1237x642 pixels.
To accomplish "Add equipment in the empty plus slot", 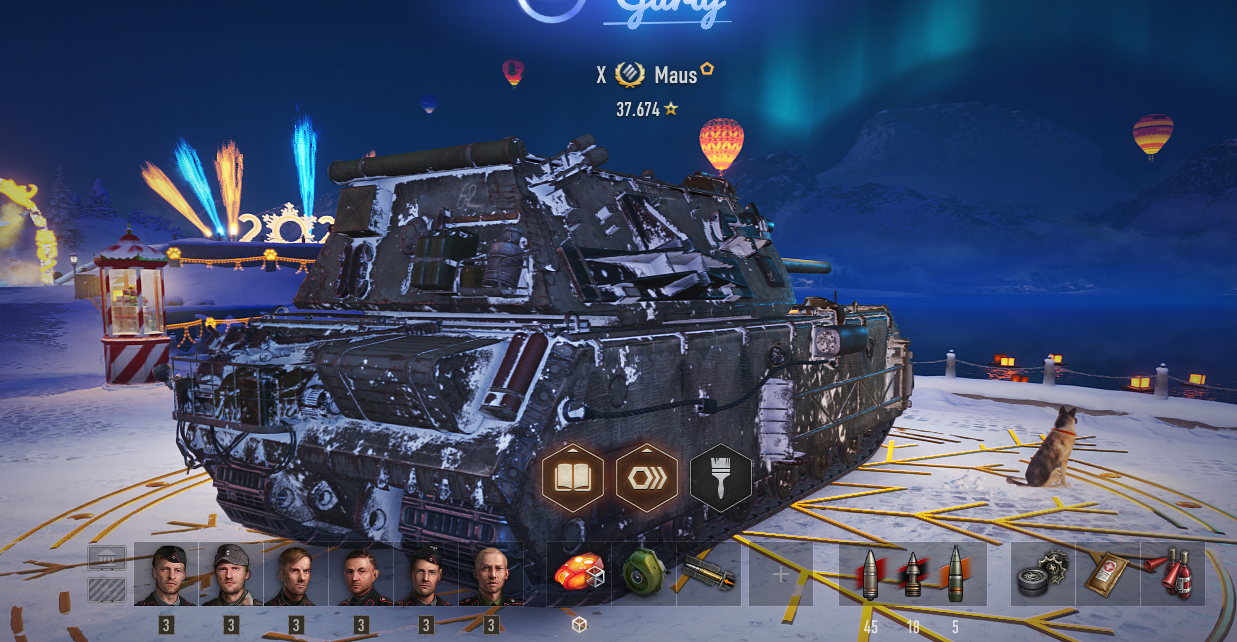I will (781, 575).
